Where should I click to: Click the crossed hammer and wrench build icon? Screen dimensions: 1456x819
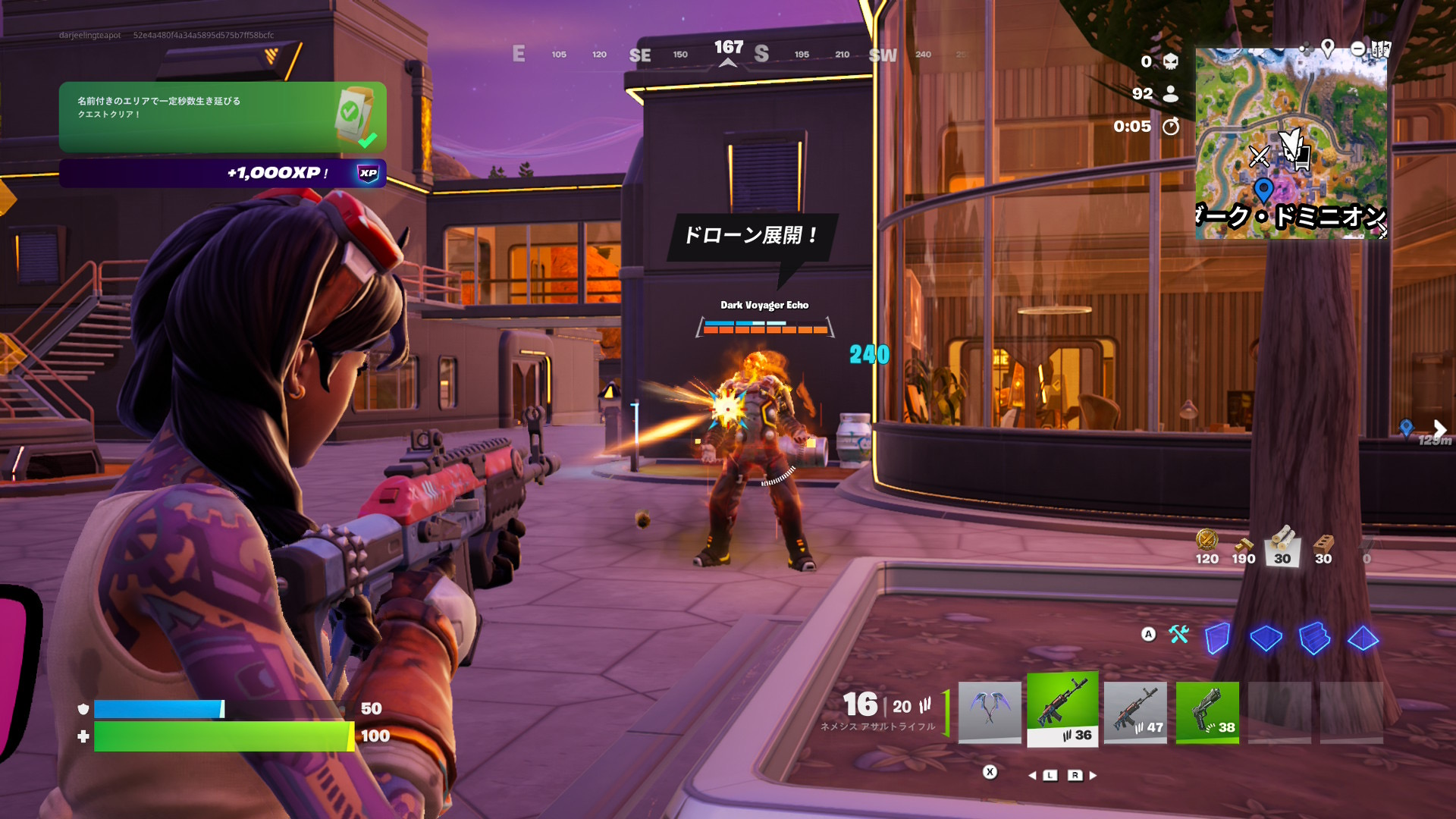[1178, 634]
